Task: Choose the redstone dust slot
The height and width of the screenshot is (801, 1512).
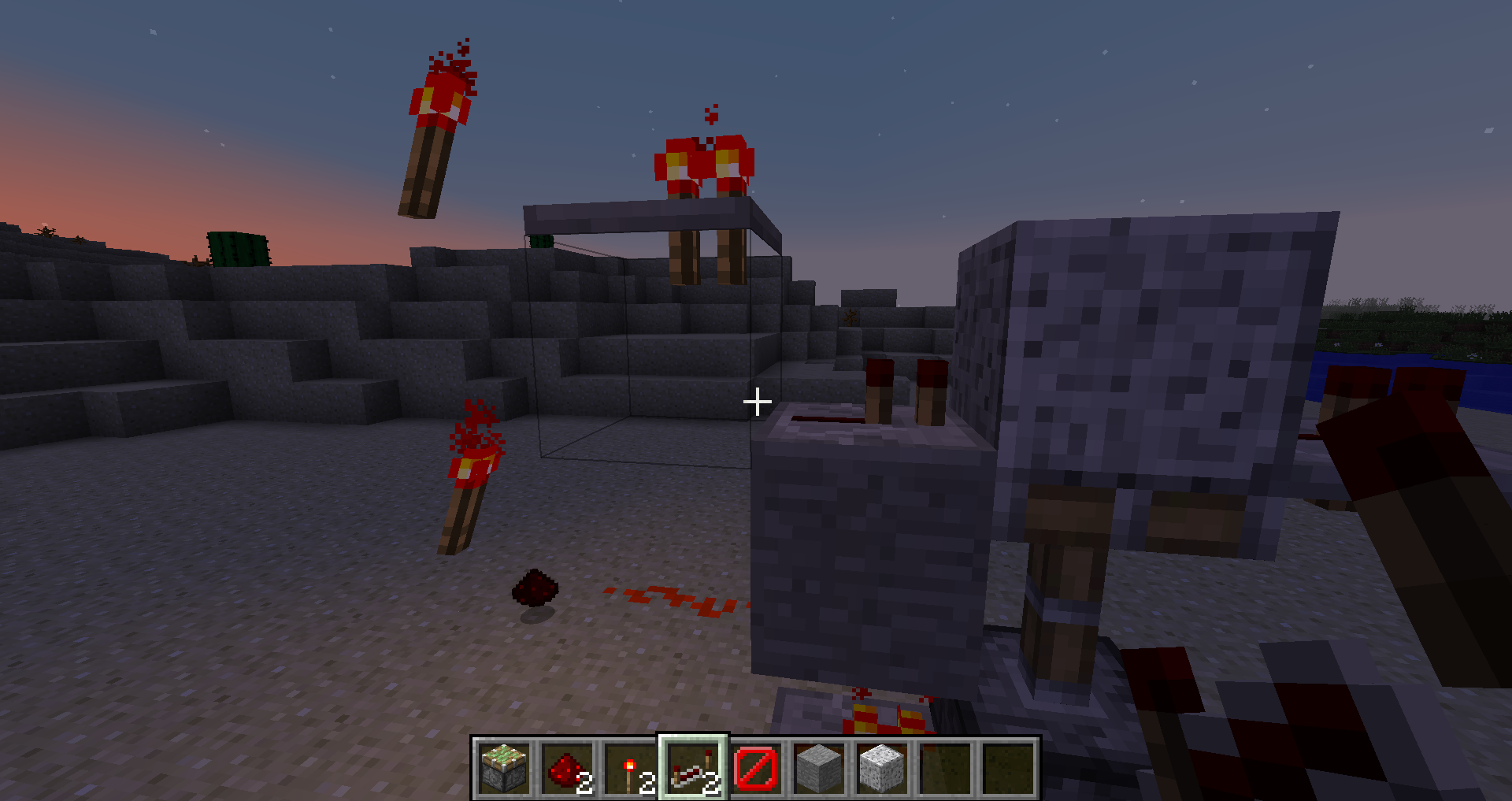Action: pos(567,768)
